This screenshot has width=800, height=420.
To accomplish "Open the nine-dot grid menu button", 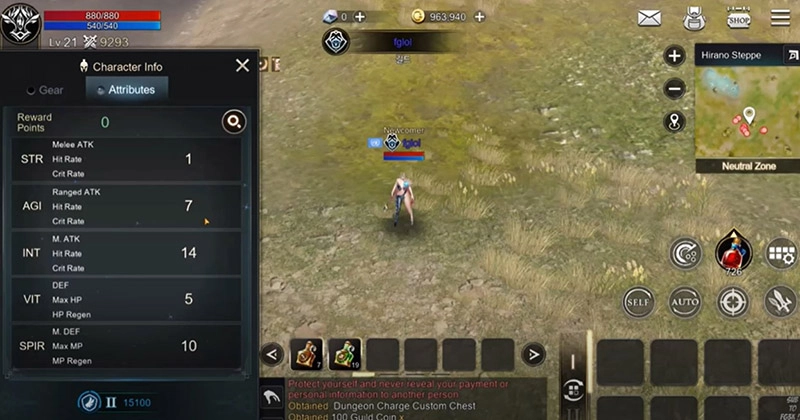I will pos(780,253).
